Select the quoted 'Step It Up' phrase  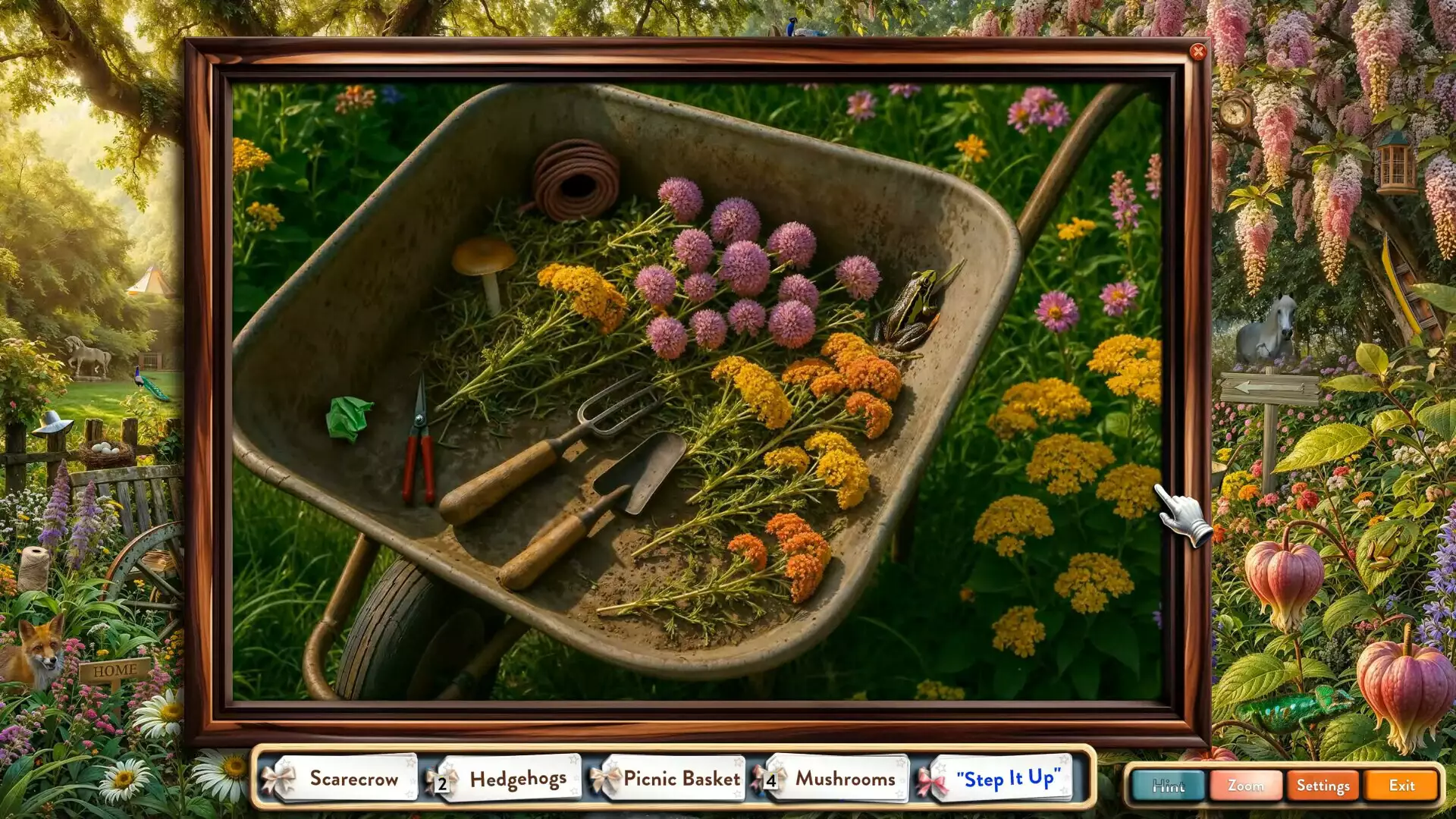click(x=1009, y=778)
